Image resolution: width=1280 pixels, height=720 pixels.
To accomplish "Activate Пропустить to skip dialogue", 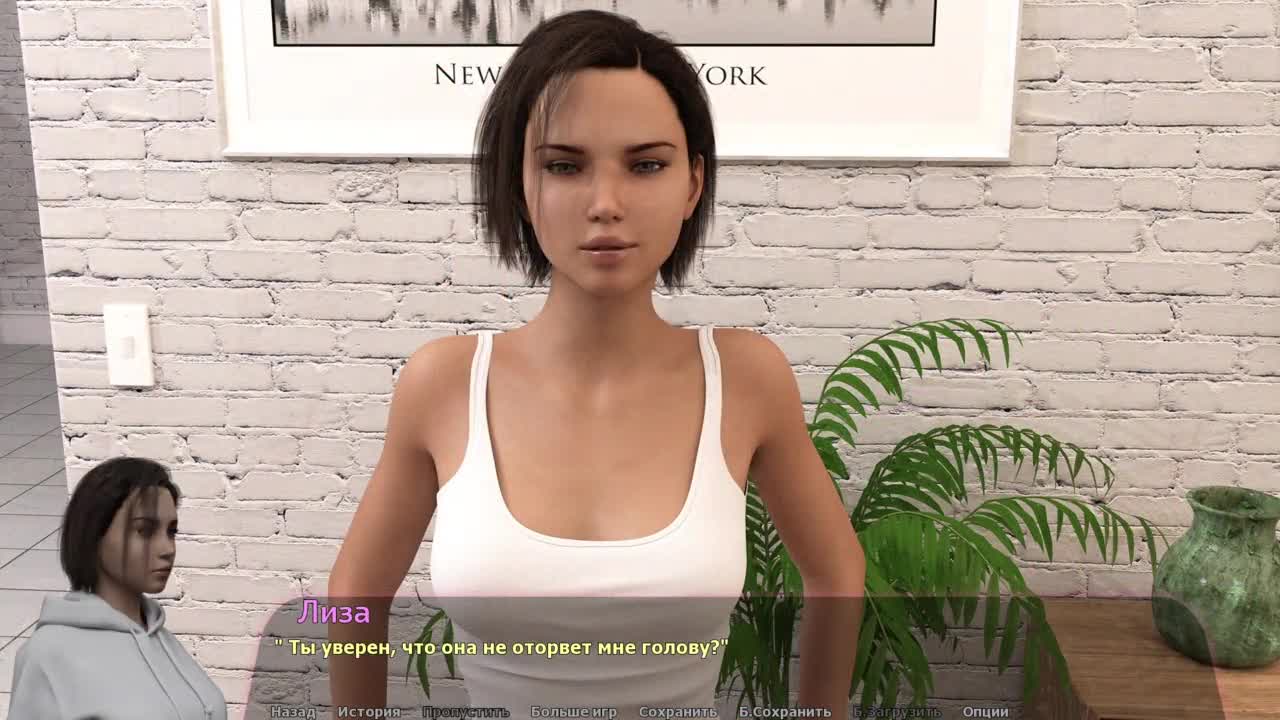I will [x=465, y=712].
